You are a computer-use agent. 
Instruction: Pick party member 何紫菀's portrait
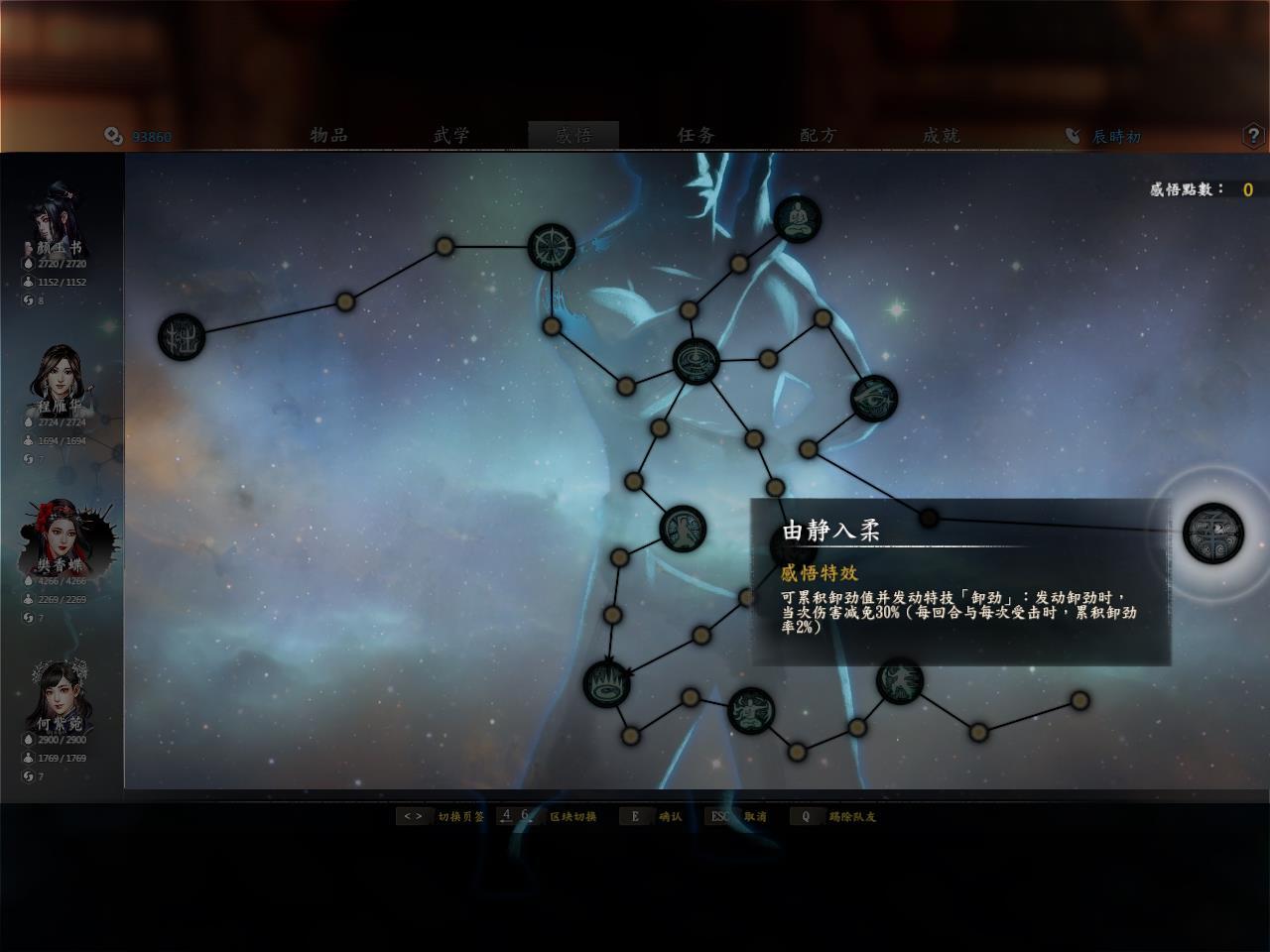click(x=61, y=697)
